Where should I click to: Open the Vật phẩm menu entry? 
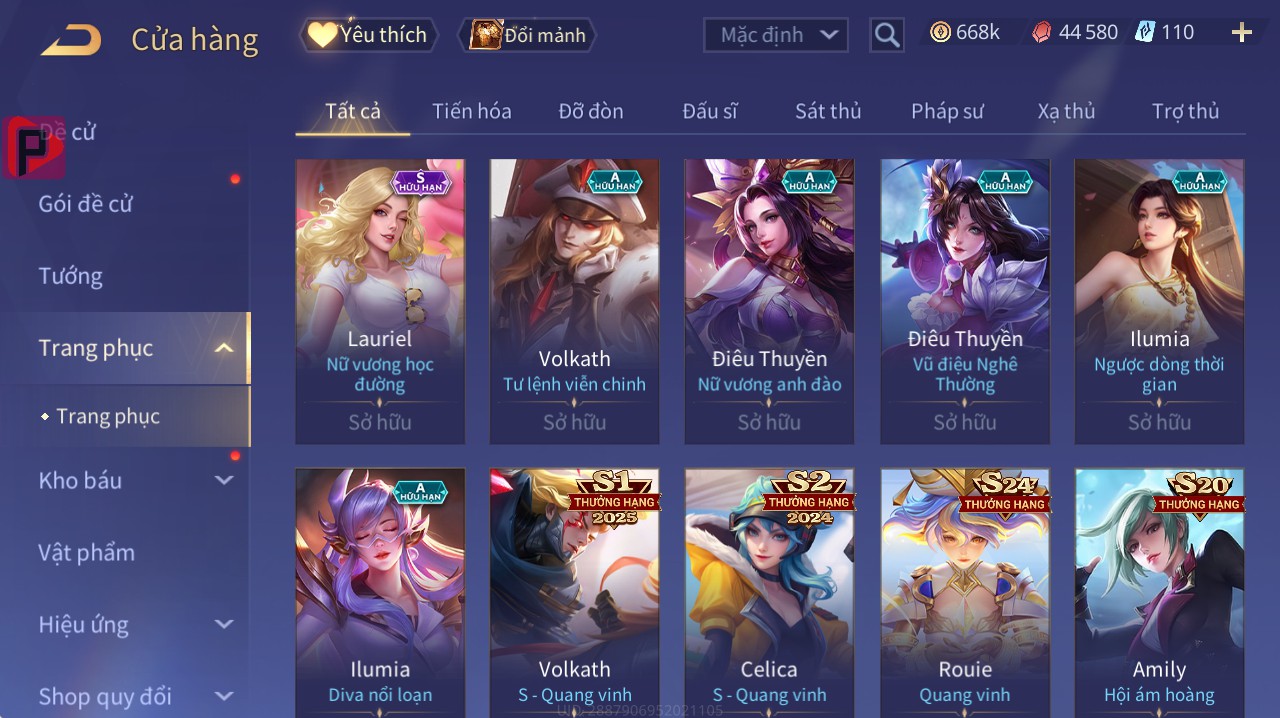tap(86, 553)
